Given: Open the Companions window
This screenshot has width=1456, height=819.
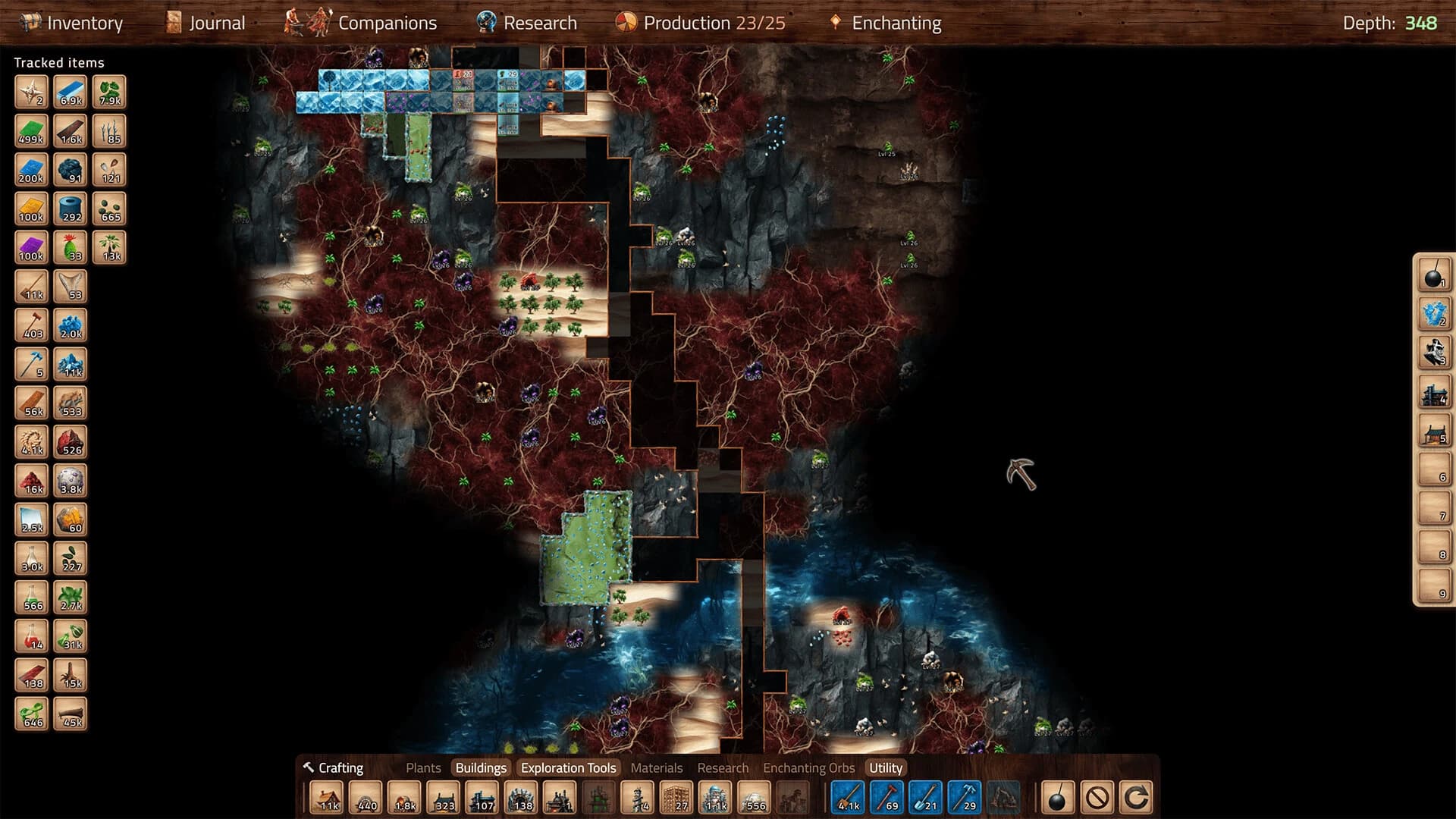Looking at the screenshot, I should coord(387,23).
